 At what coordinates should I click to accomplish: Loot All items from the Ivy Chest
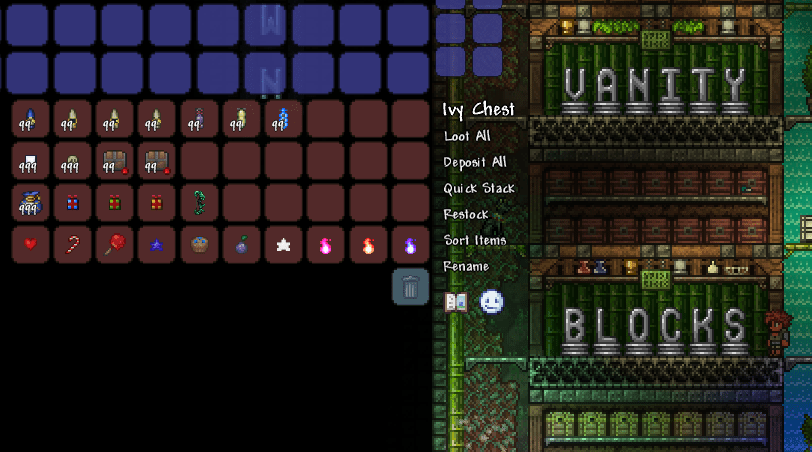469,136
